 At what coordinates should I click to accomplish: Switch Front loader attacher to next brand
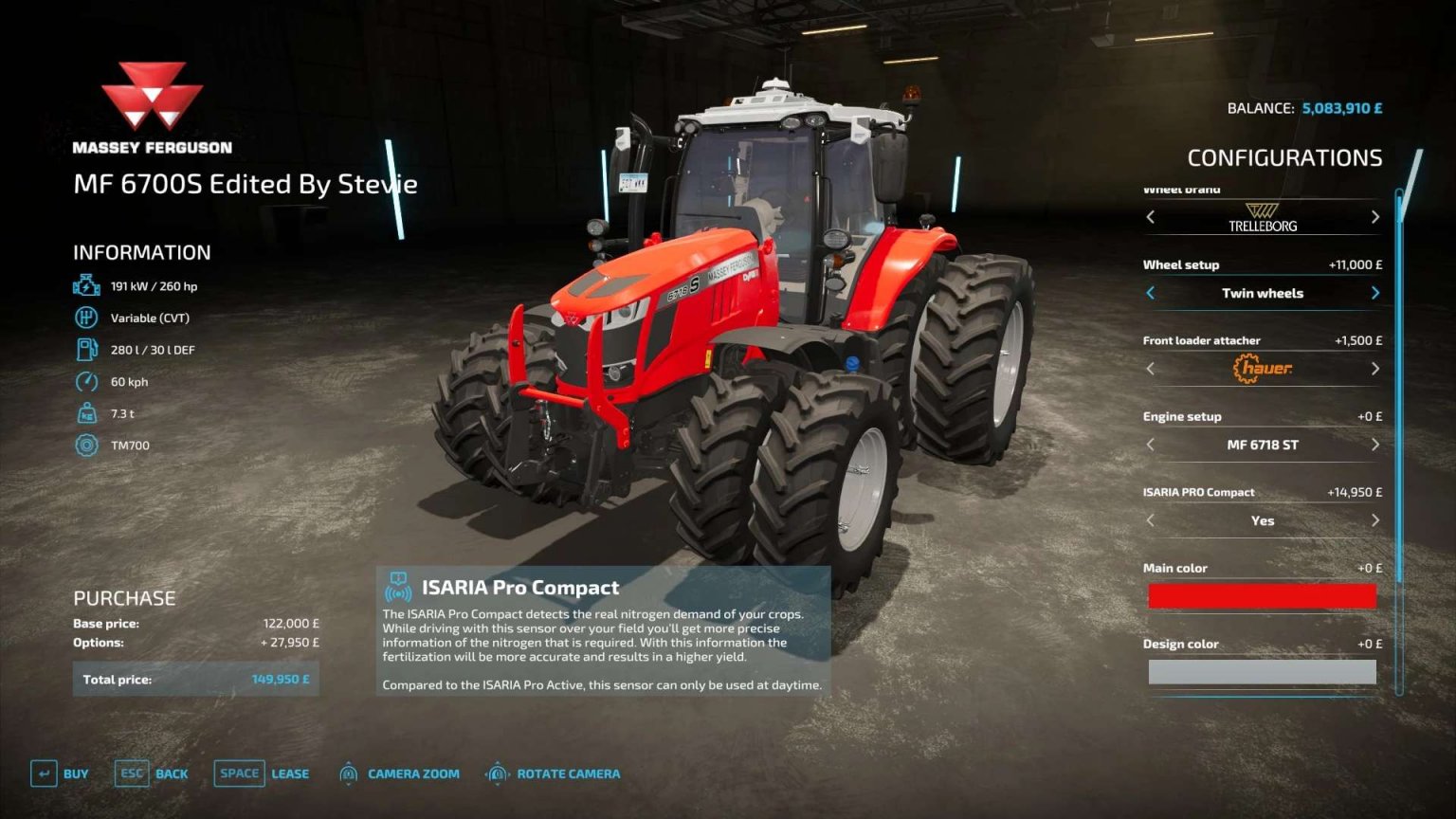[x=1374, y=369]
